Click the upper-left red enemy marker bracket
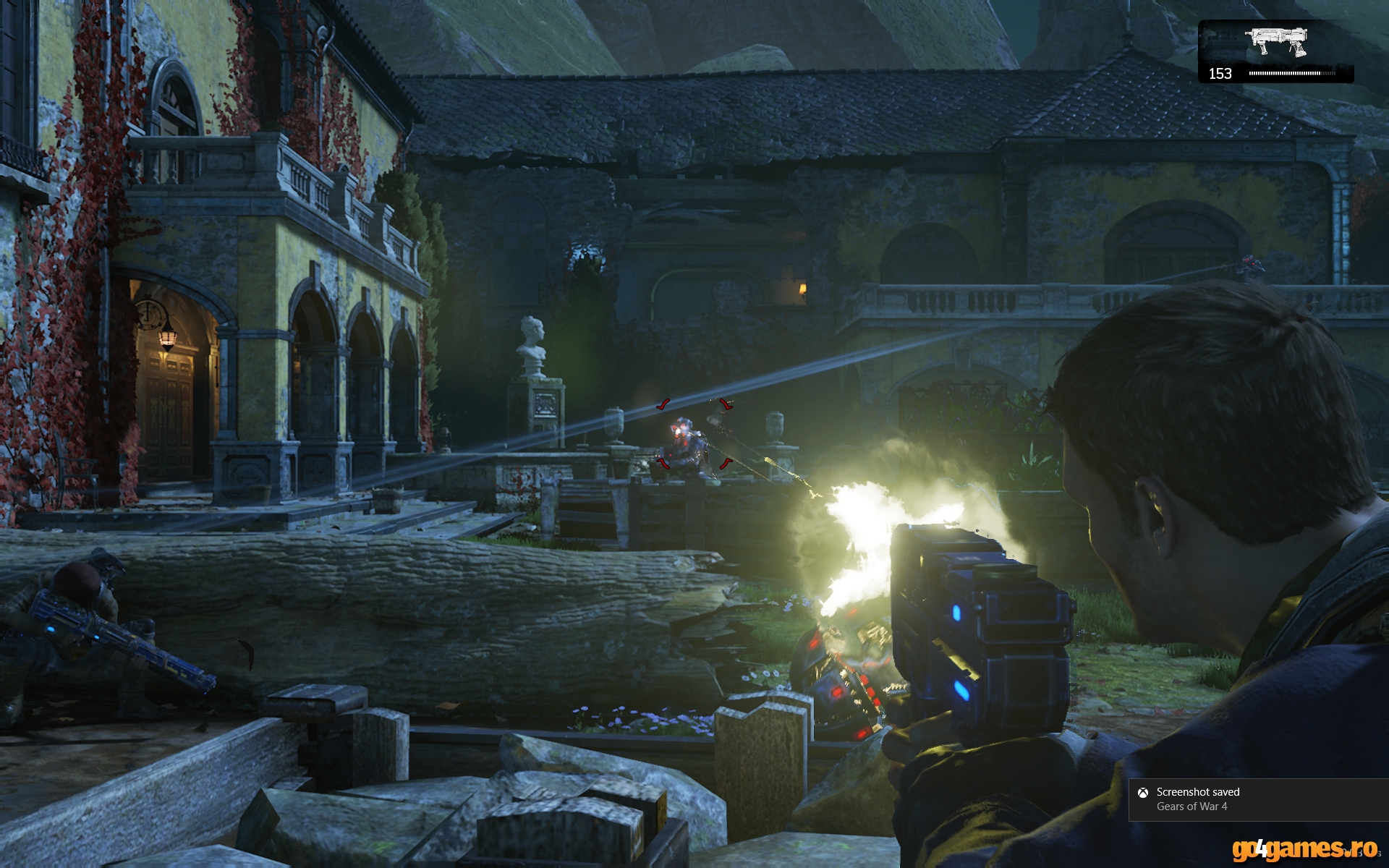Image resolution: width=1389 pixels, height=868 pixels. tap(663, 404)
